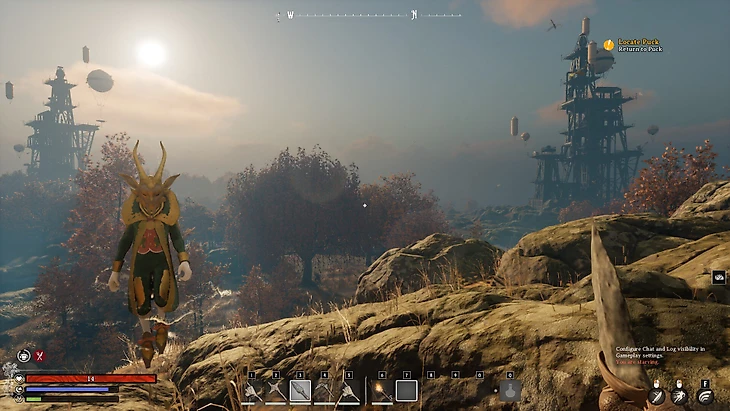Select the empty highlighted hotbar slot 7

coord(406,391)
